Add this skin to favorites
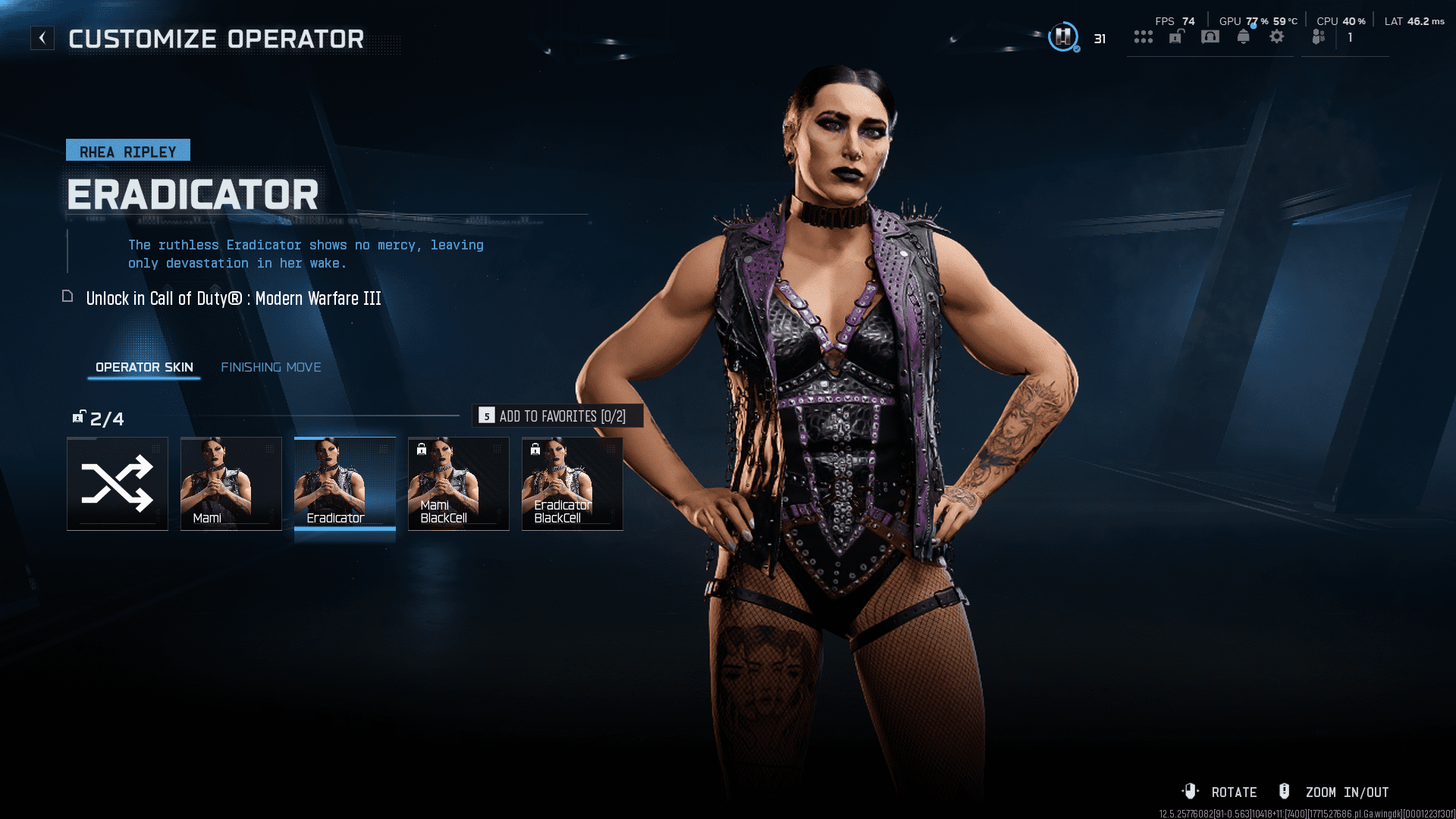The image size is (1456, 819). click(x=557, y=416)
